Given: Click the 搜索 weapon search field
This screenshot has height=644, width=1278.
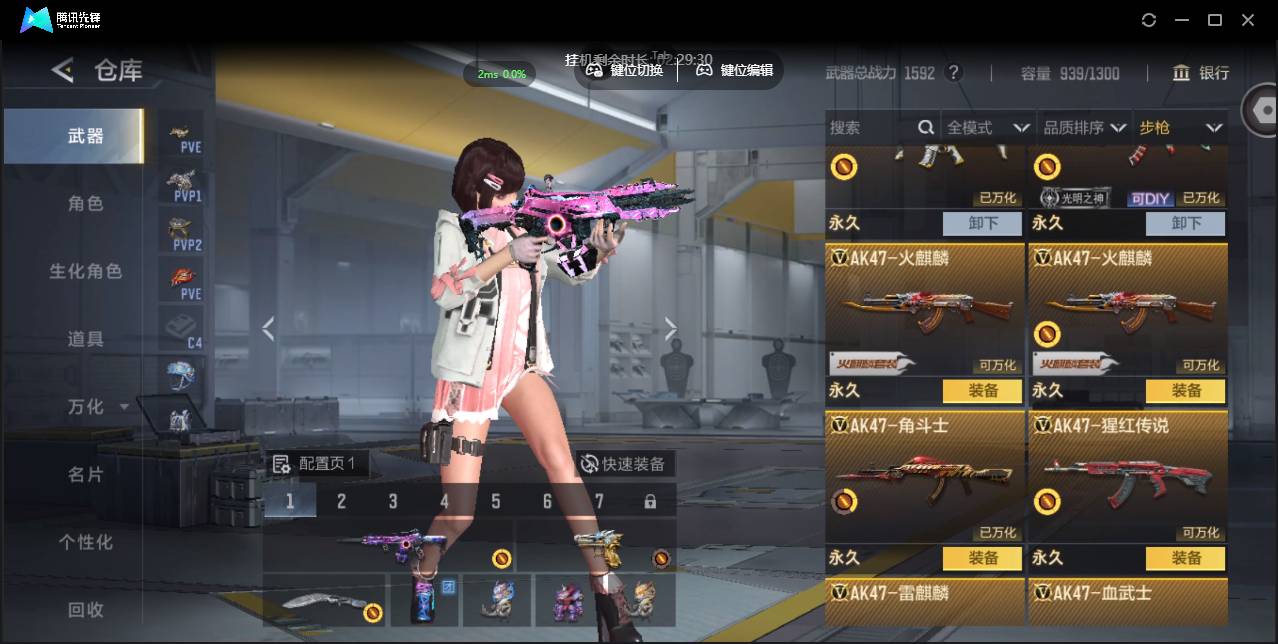Looking at the screenshot, I should [x=870, y=127].
